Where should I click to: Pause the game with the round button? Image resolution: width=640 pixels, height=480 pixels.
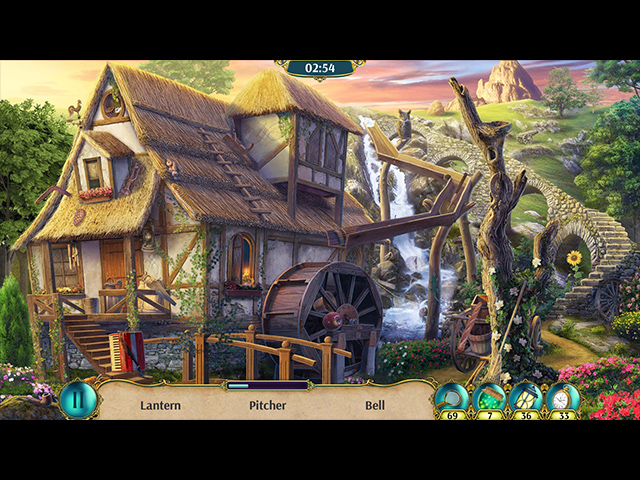point(77,400)
